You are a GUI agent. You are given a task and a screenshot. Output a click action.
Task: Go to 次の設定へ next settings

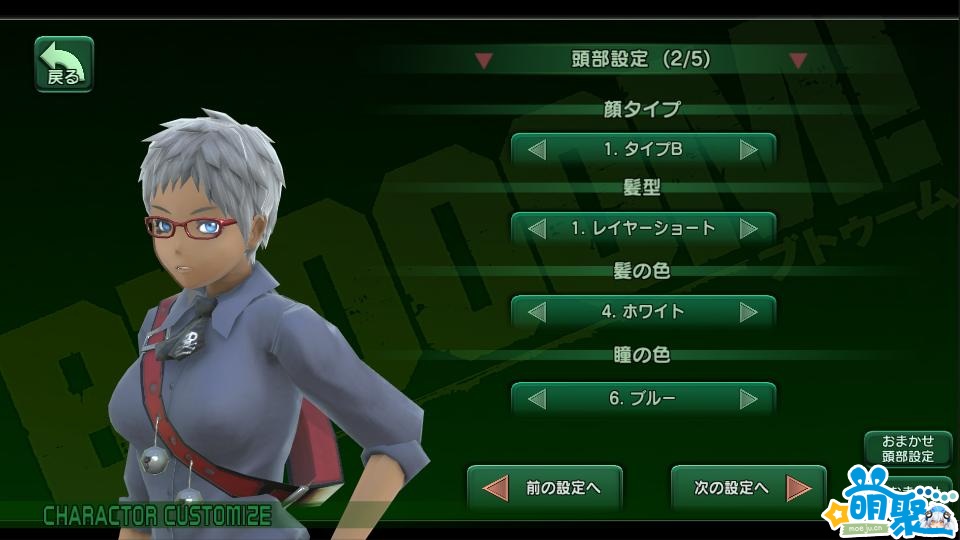749,488
